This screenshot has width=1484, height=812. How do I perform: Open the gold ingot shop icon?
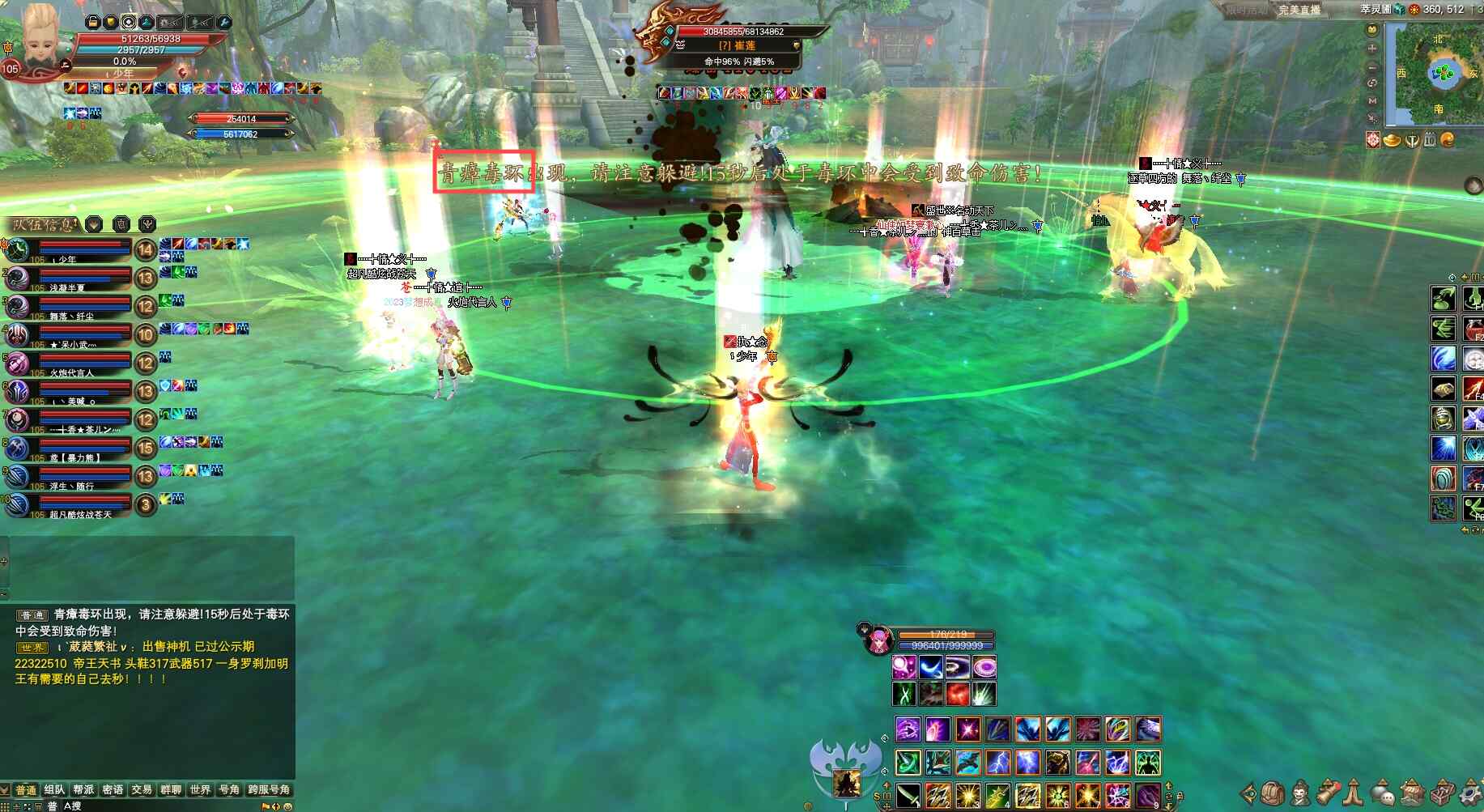coord(1393,140)
